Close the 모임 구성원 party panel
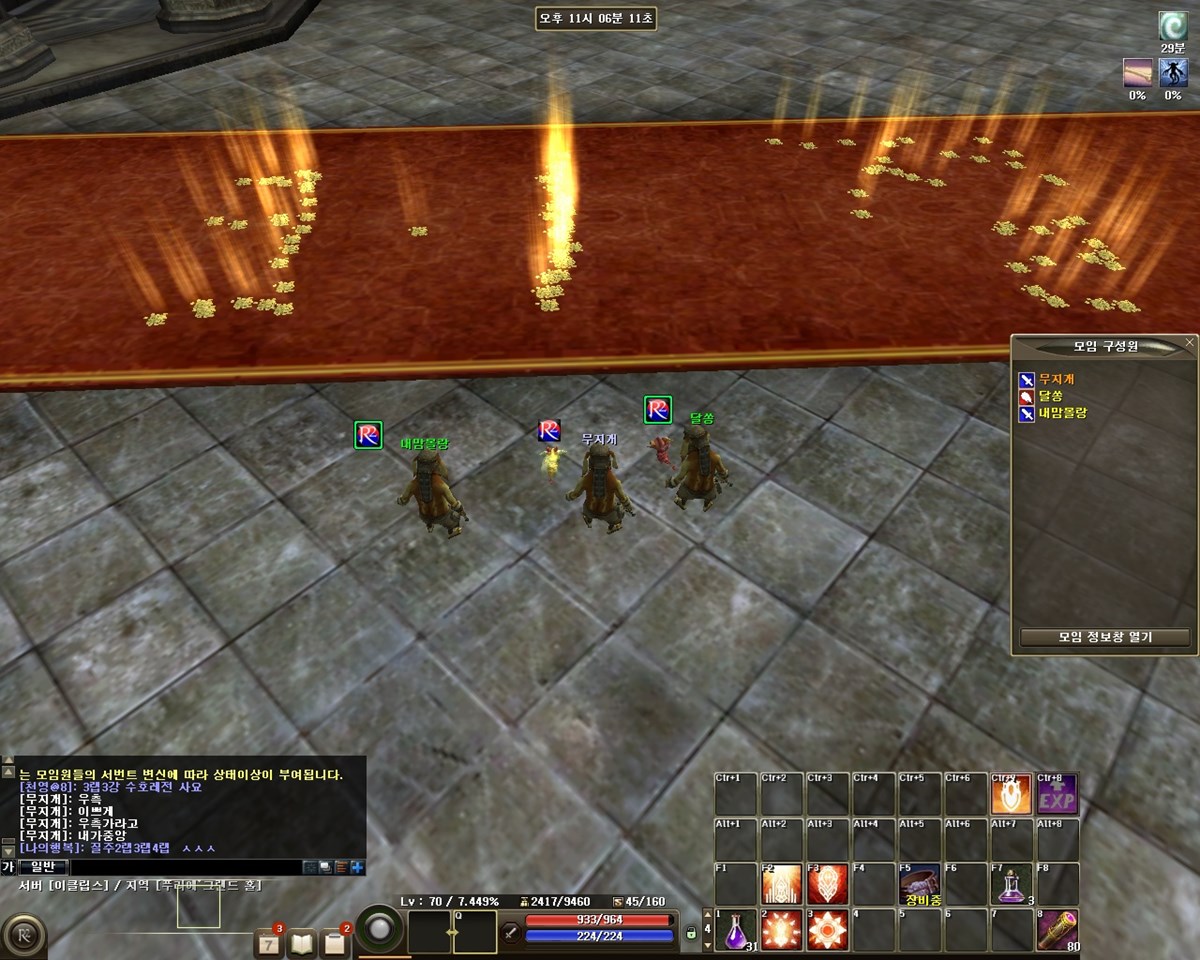The image size is (1200, 960). point(1189,342)
